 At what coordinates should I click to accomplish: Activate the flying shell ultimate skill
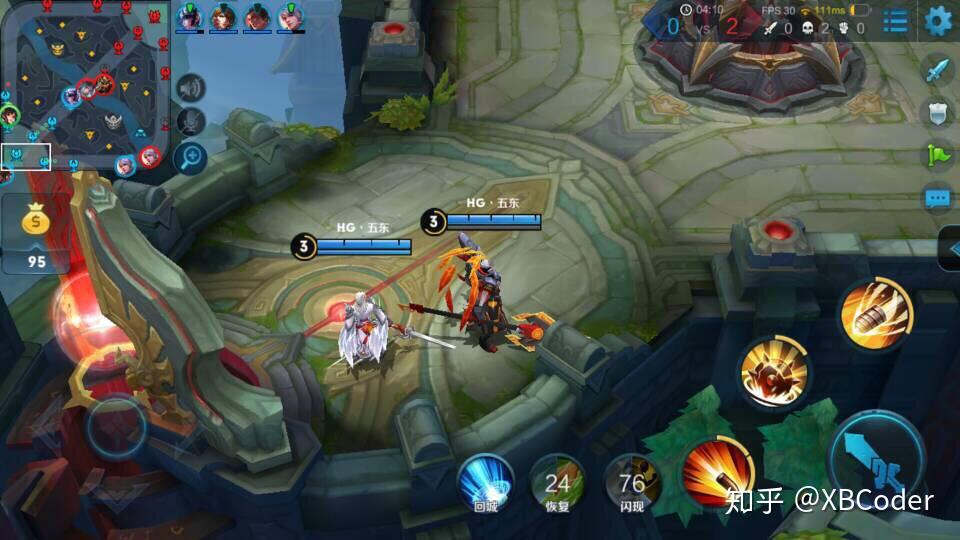875,314
